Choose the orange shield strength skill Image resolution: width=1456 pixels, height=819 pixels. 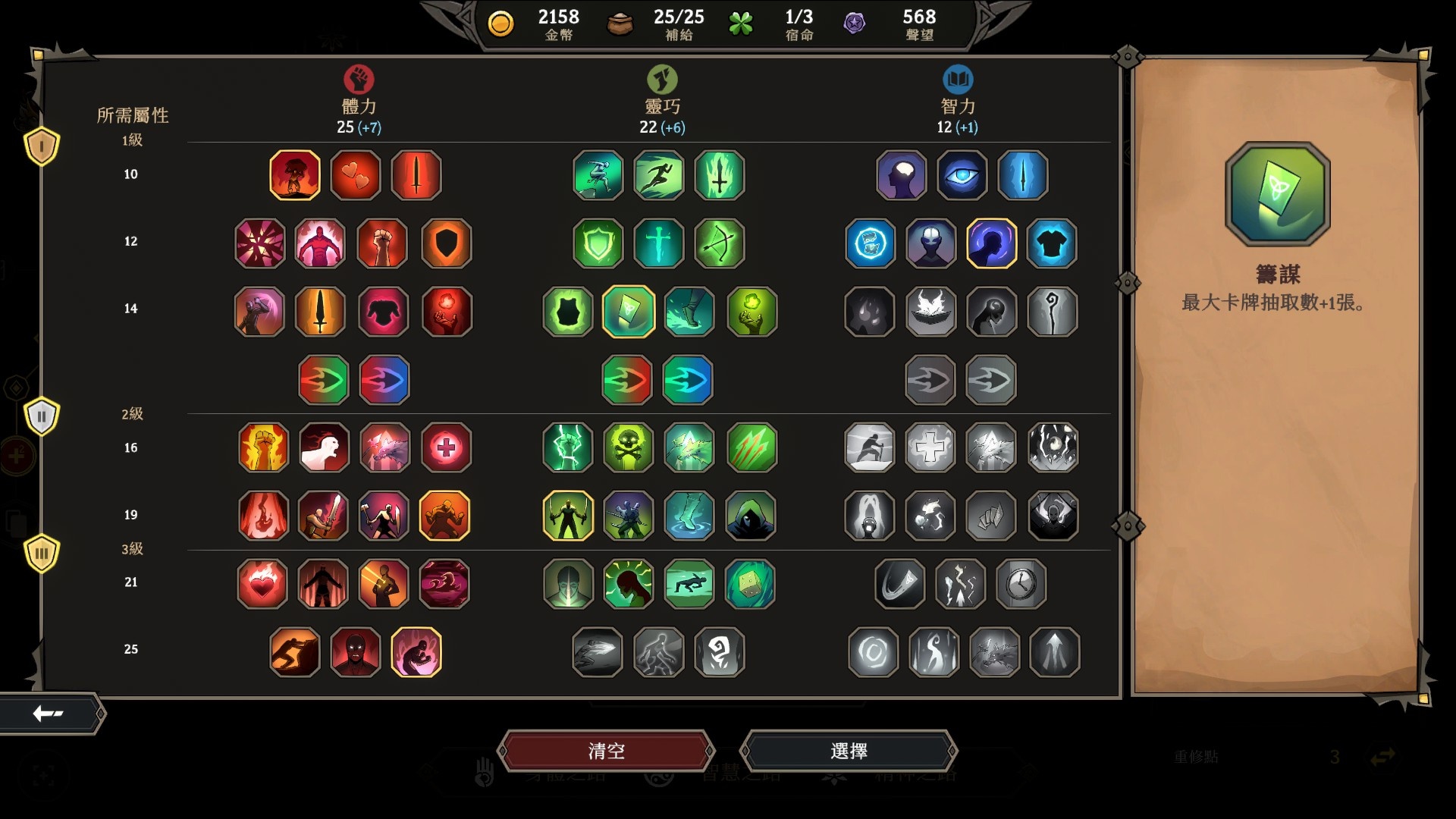pyautogui.click(x=446, y=243)
